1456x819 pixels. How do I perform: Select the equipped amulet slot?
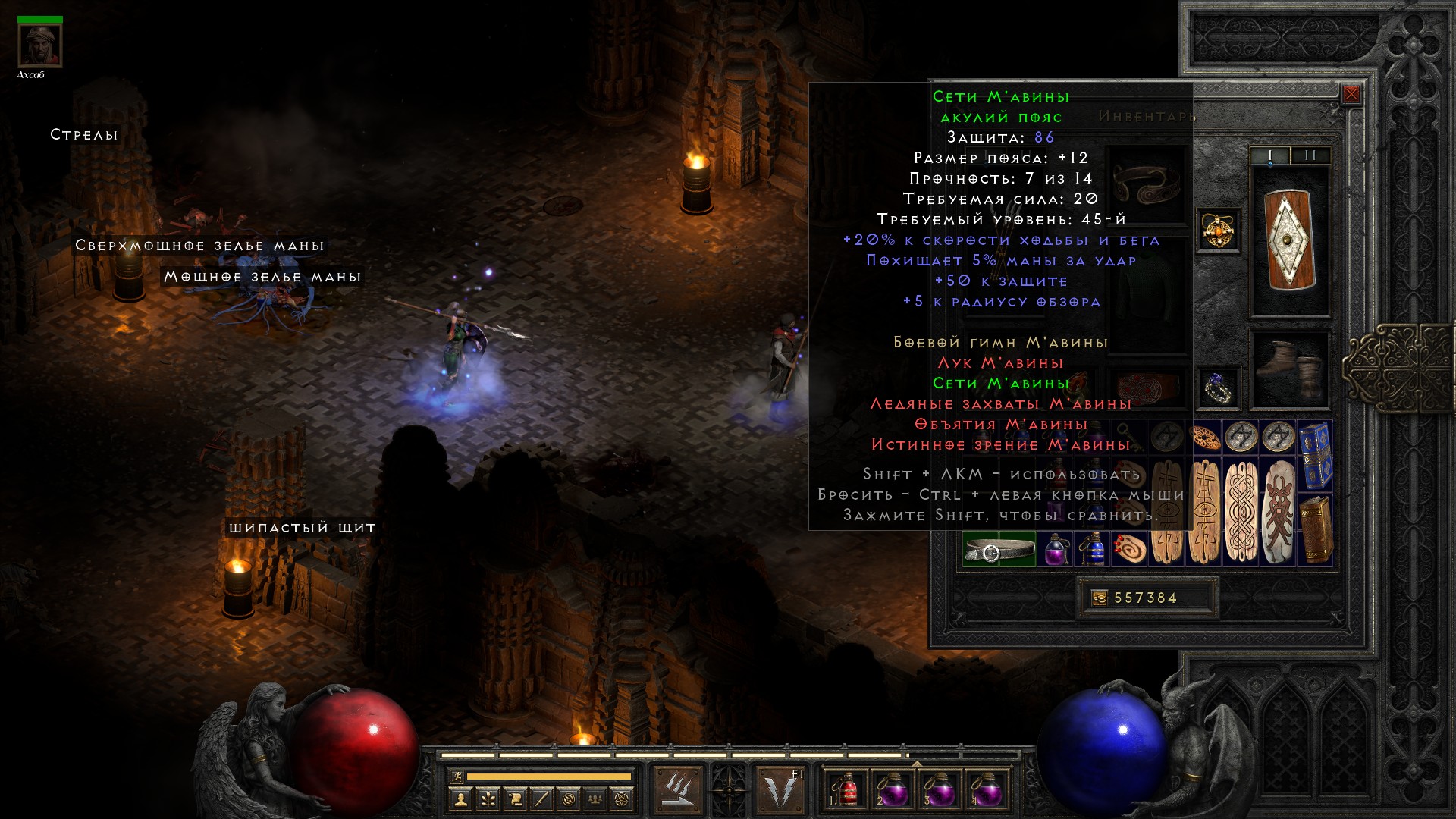(1219, 230)
